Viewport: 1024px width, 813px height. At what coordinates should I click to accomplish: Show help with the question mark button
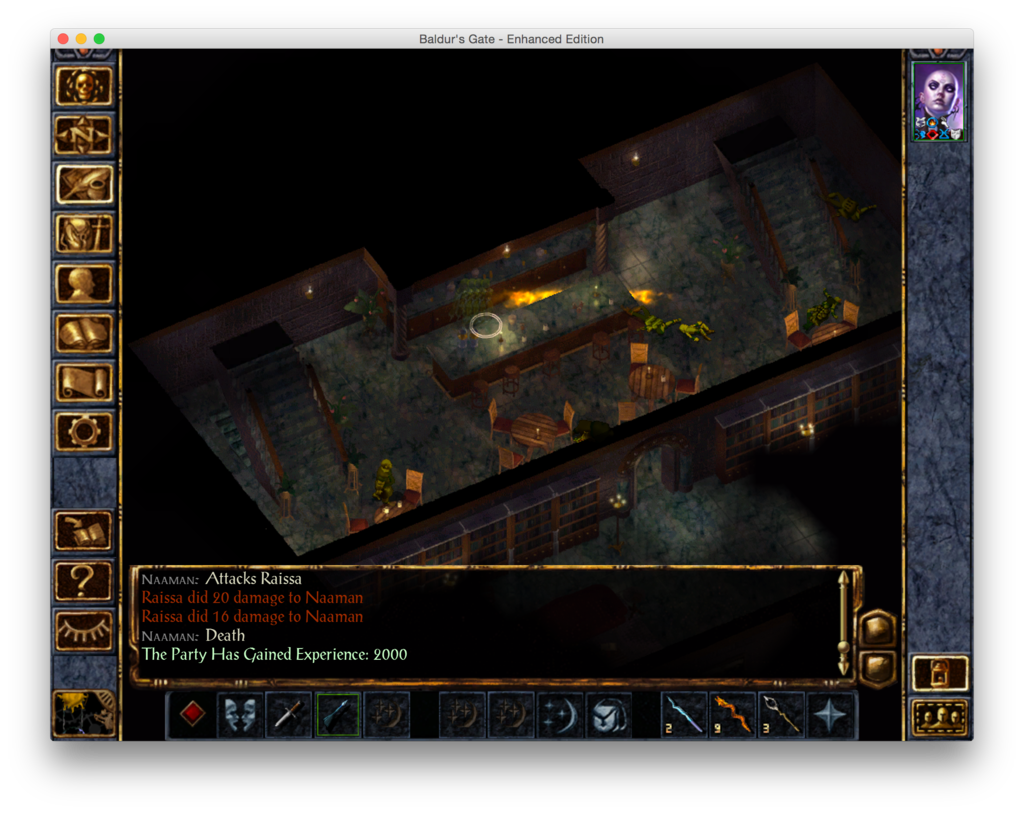(x=84, y=581)
